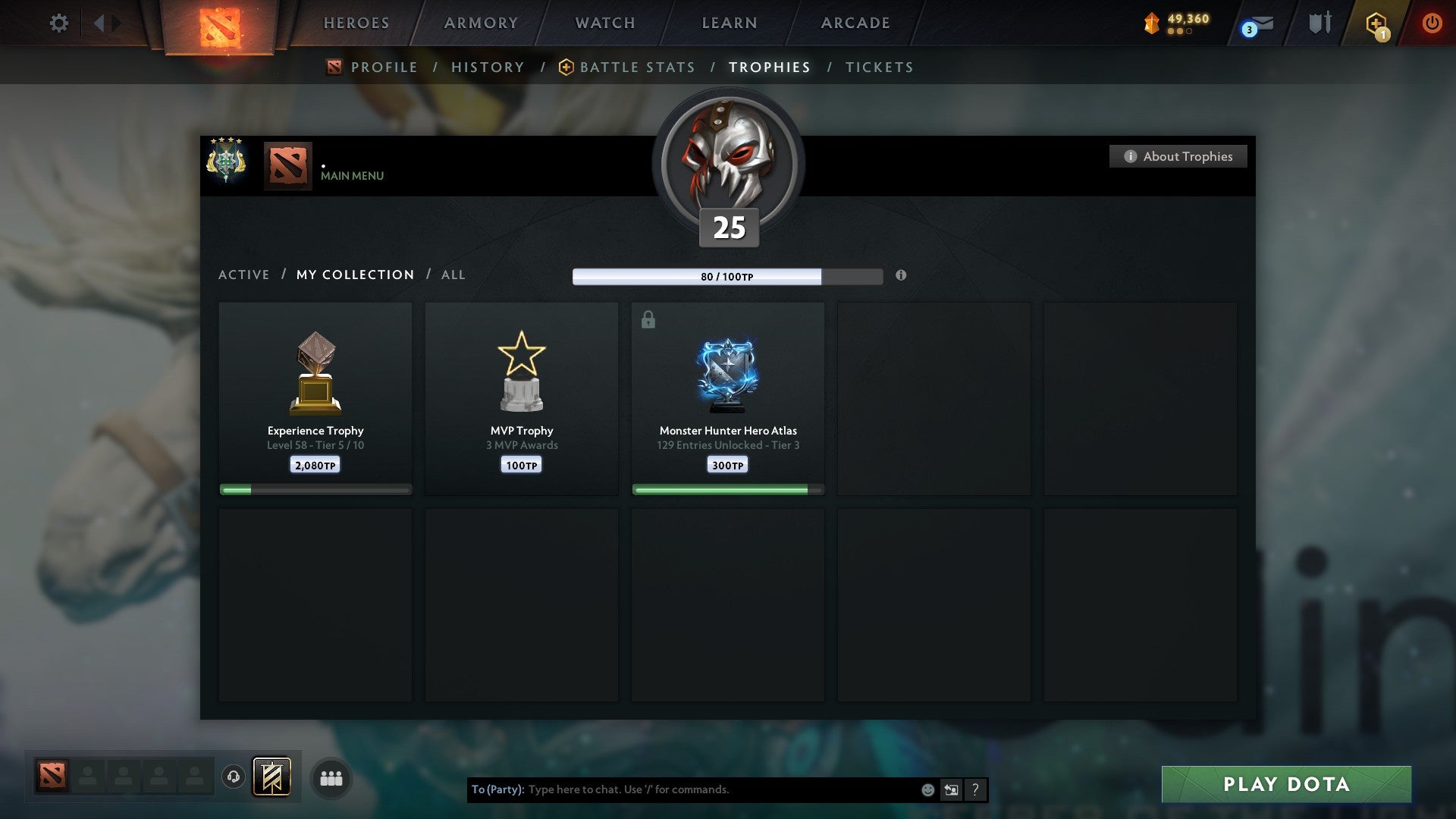Click the About Trophies button
Viewport: 1456px width, 819px height.
point(1178,156)
